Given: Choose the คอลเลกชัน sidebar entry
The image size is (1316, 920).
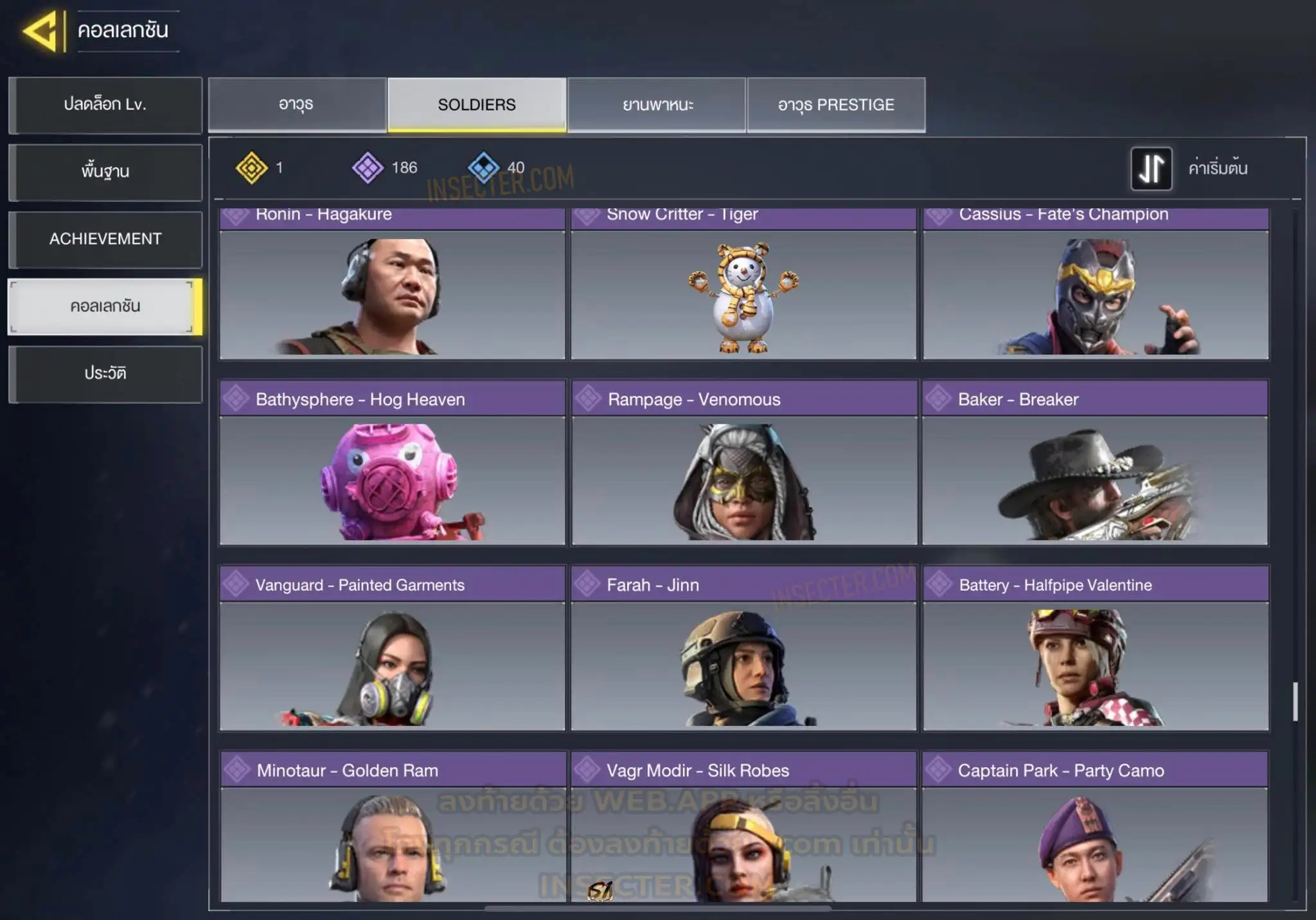Looking at the screenshot, I should click(105, 307).
